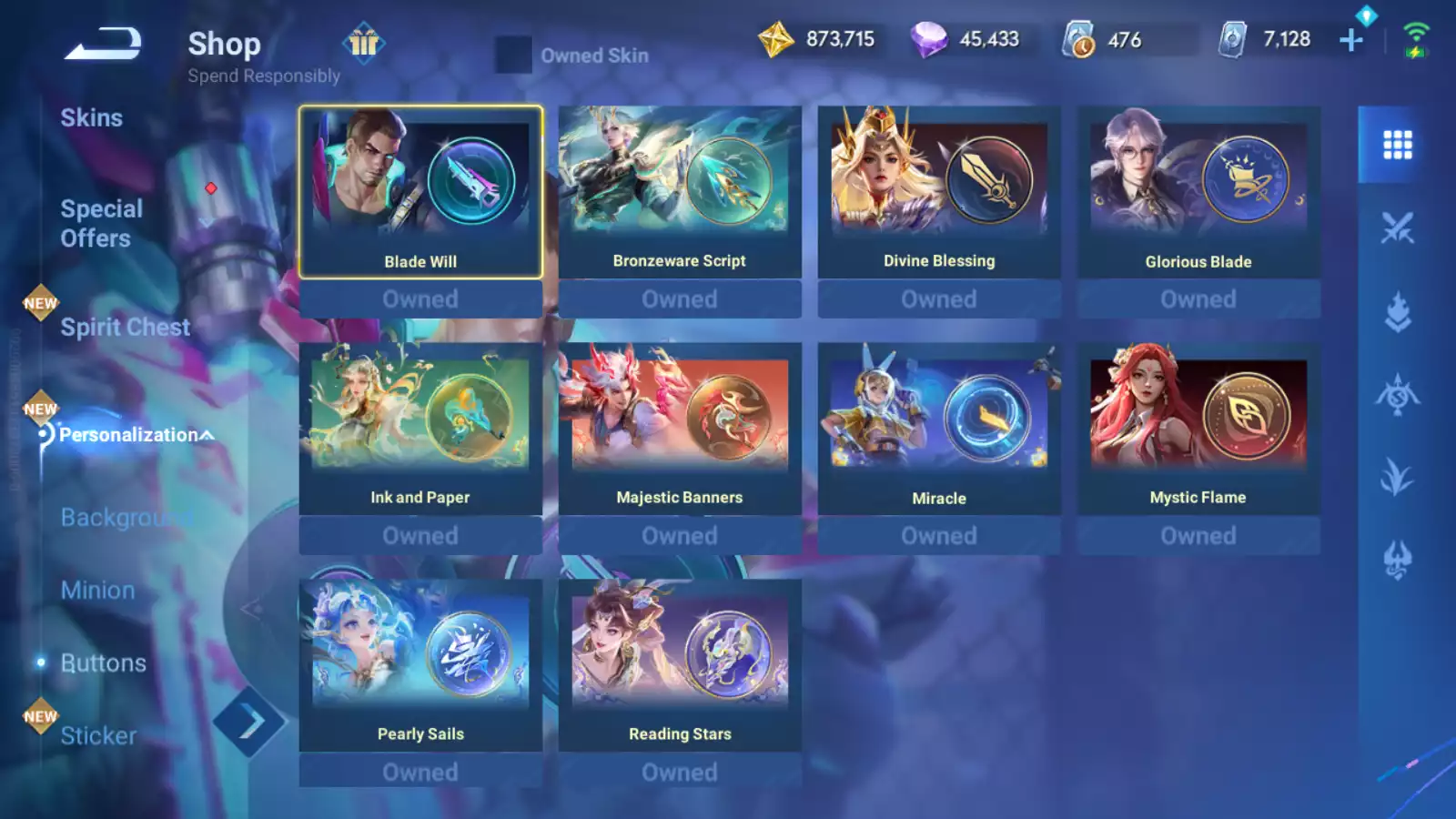
Task: Open the Skins shop category
Action: click(x=91, y=118)
